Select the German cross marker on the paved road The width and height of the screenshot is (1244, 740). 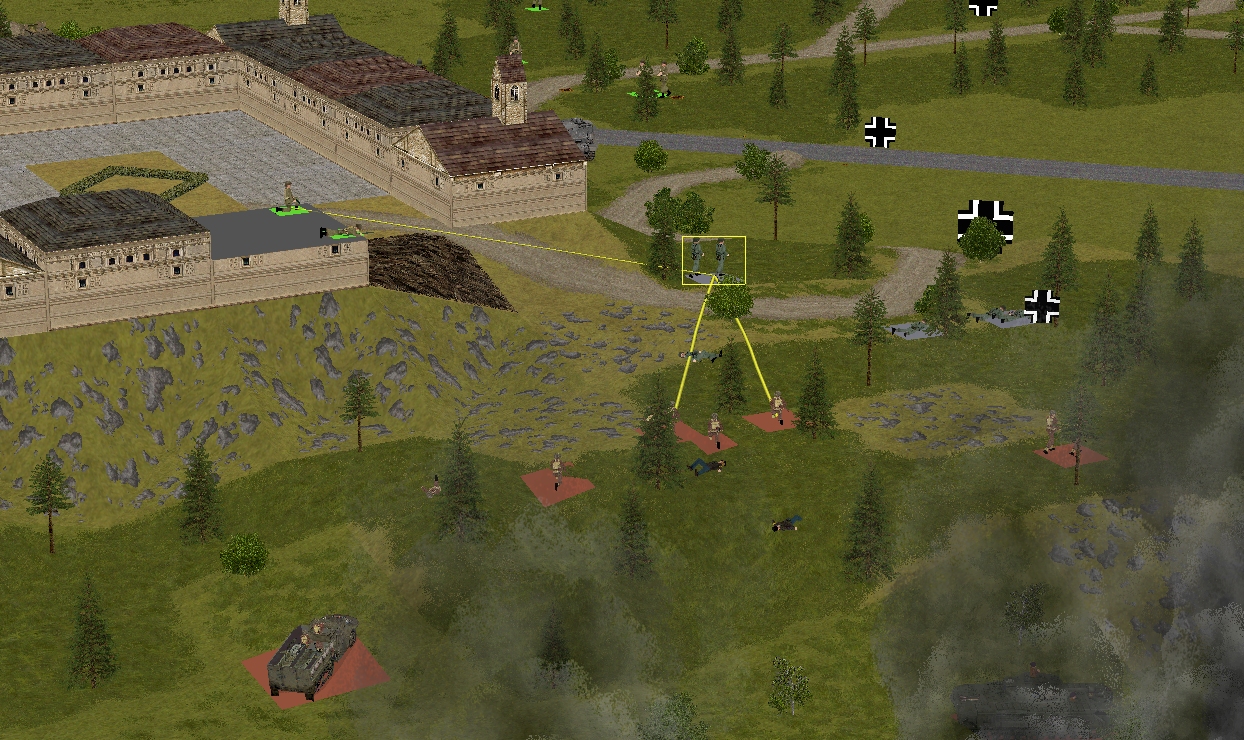pos(880,132)
